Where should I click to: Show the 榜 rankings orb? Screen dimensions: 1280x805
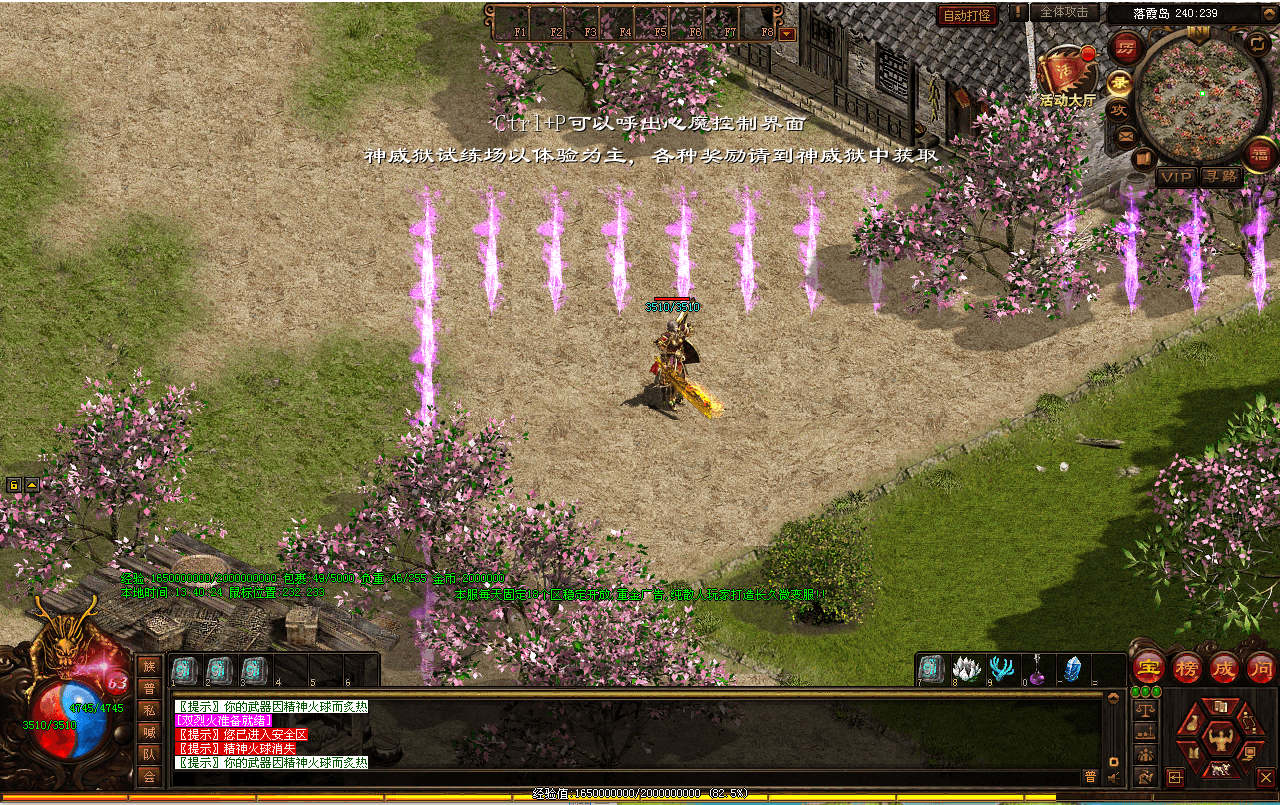click(x=1186, y=667)
